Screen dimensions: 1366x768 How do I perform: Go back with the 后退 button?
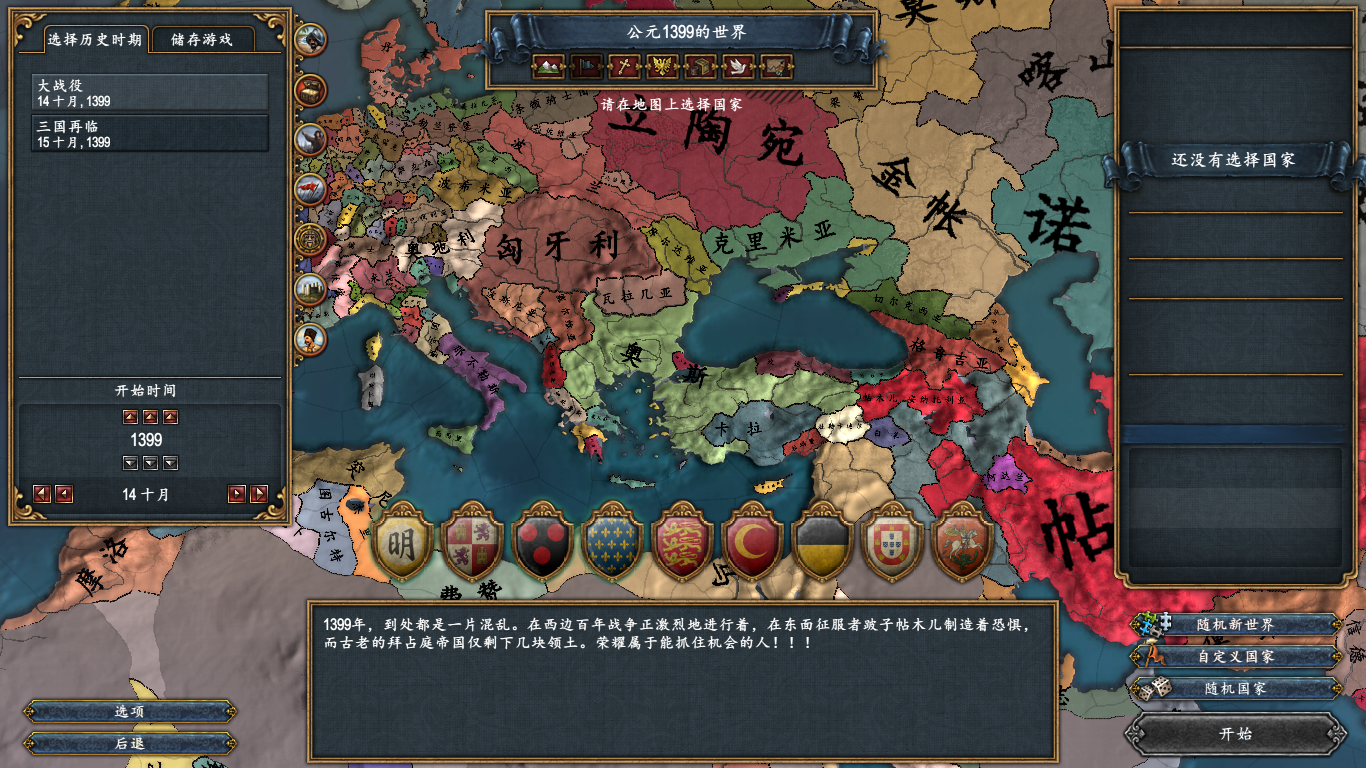130,743
